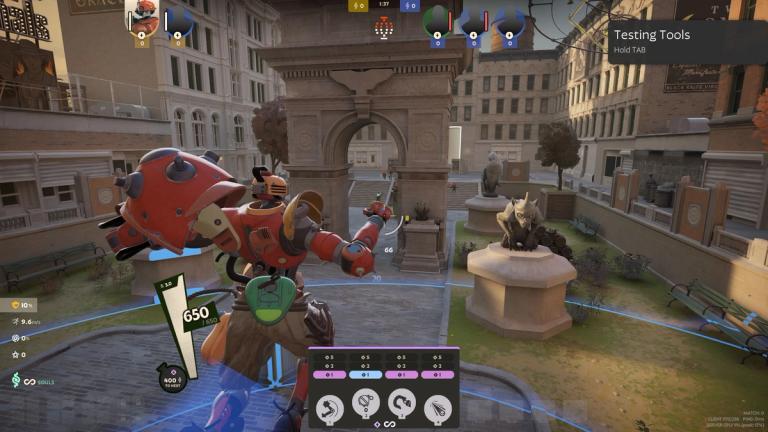Cast the dash streak ability
Screen dimensions: 768x432
coord(437,407)
